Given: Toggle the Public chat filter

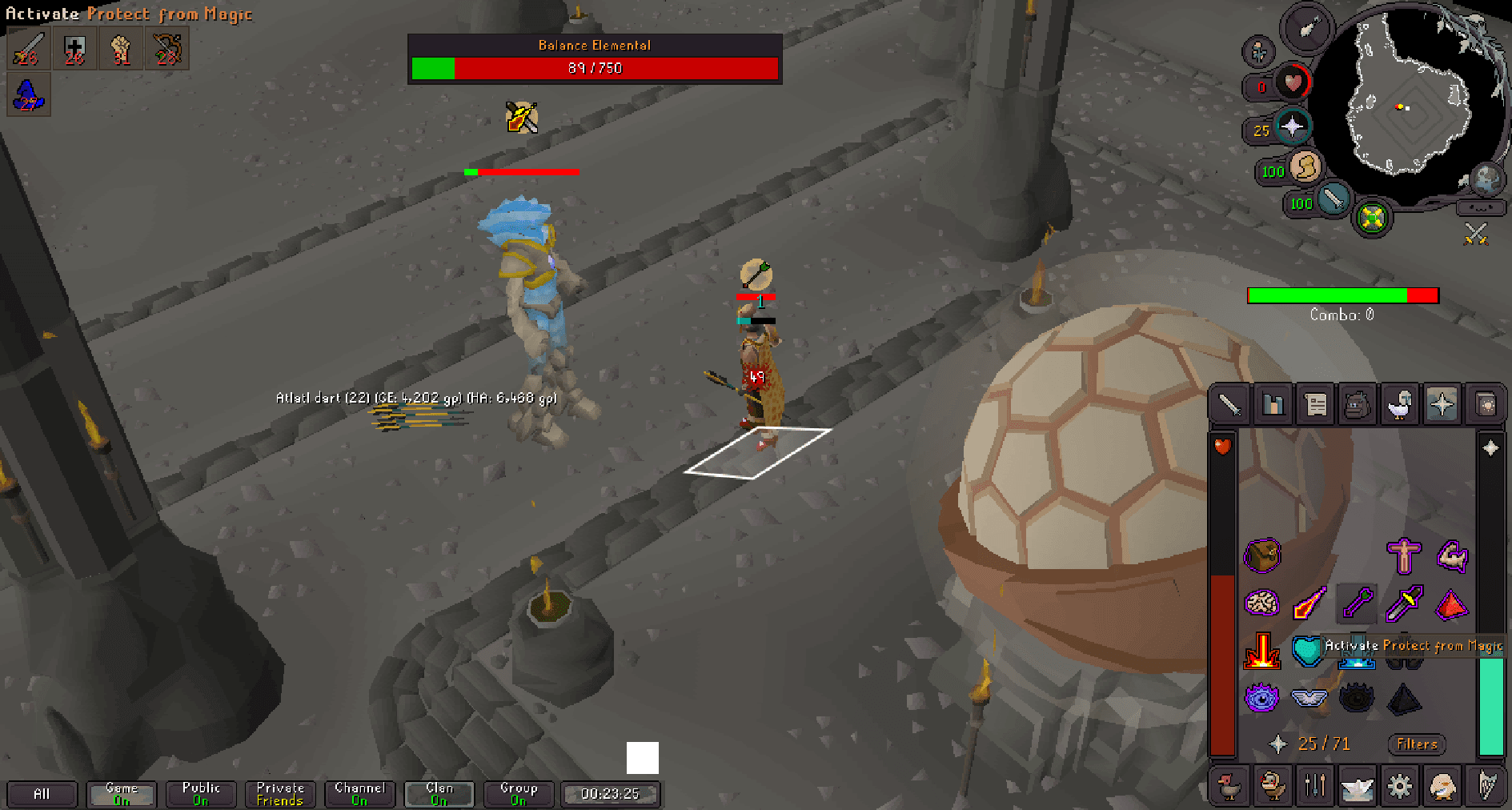Looking at the screenshot, I should point(200,793).
